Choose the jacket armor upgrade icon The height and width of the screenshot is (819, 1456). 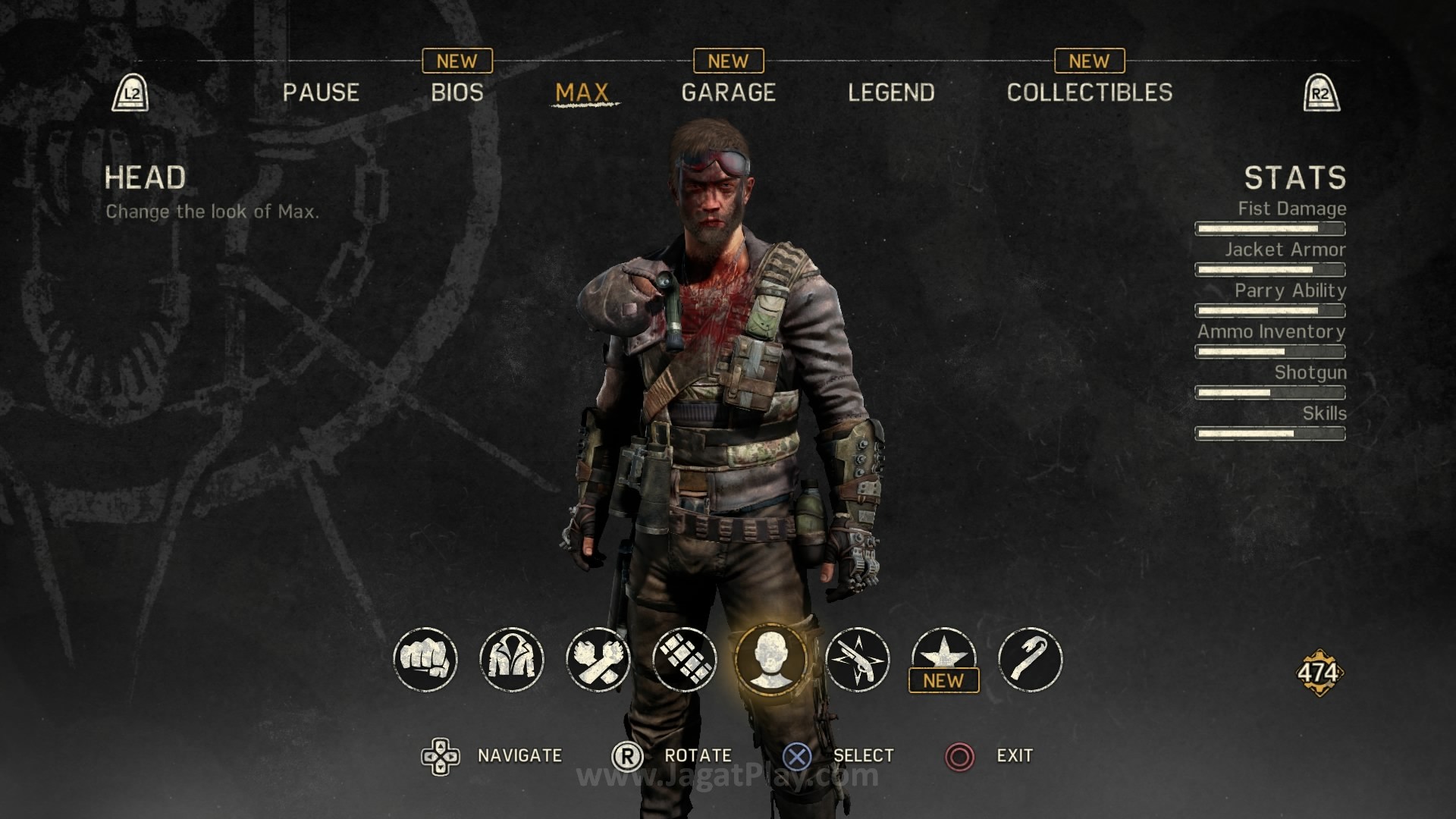(x=512, y=659)
